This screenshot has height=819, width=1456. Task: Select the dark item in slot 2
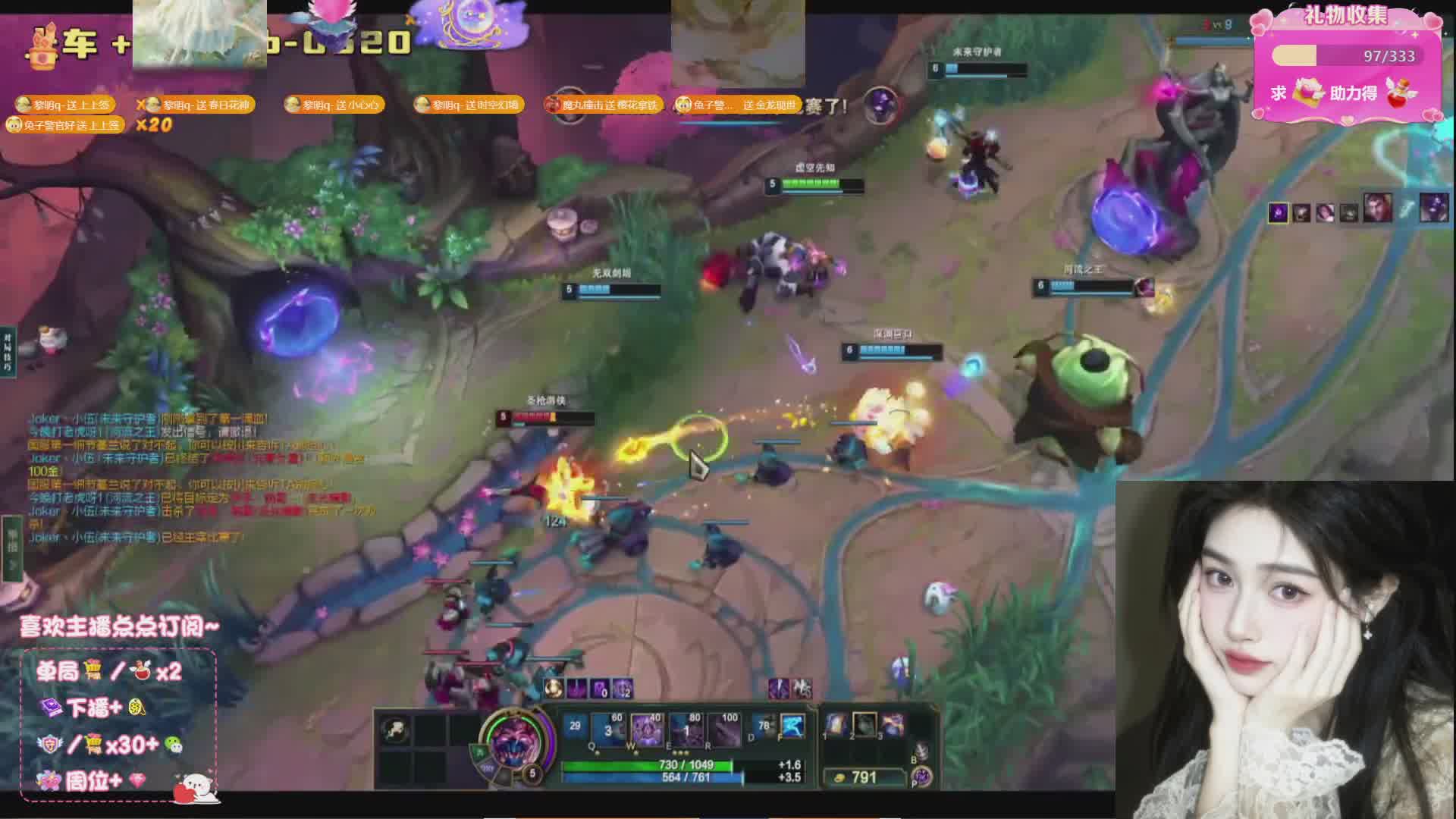[864, 724]
